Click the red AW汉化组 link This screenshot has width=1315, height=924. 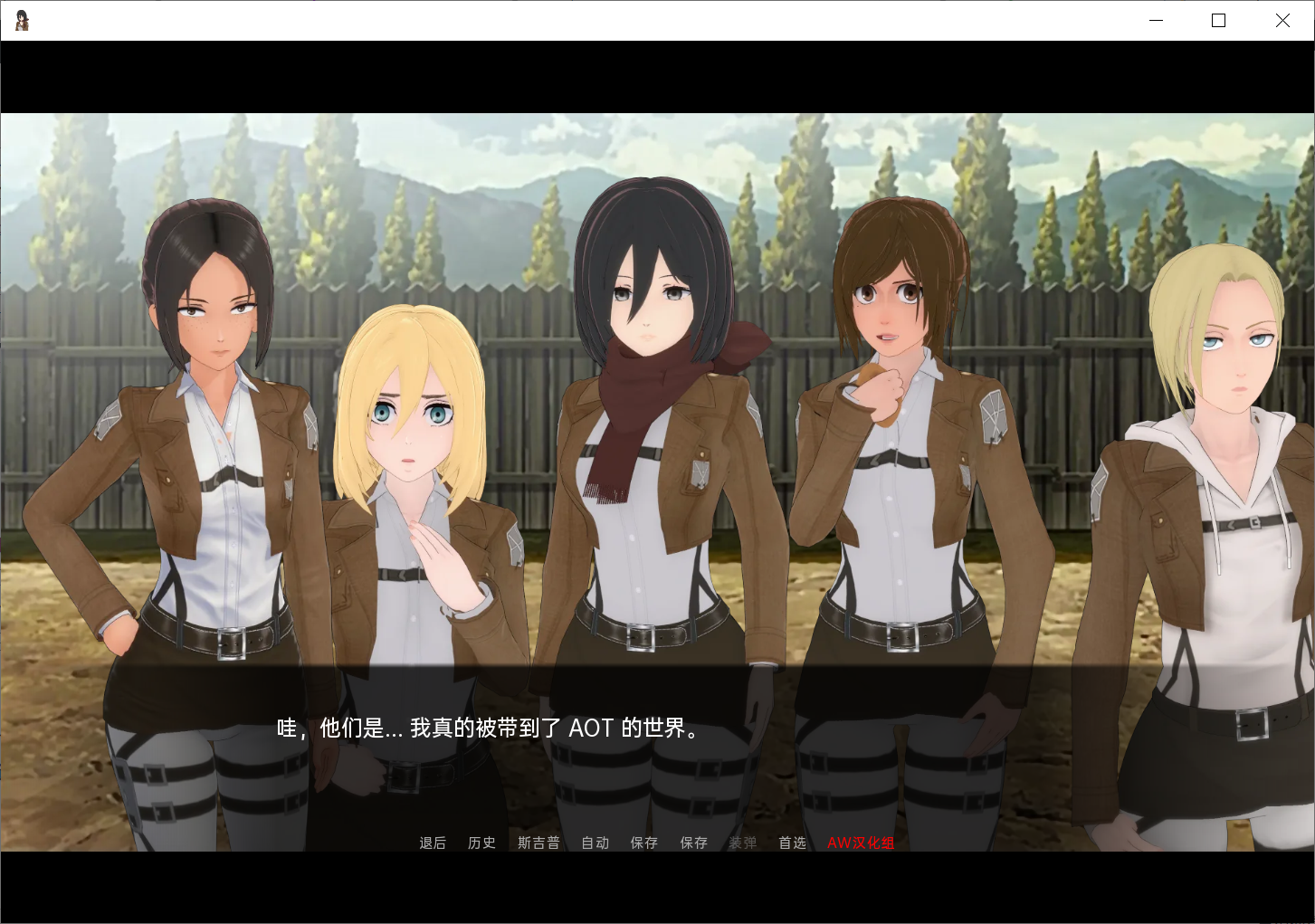tap(860, 843)
